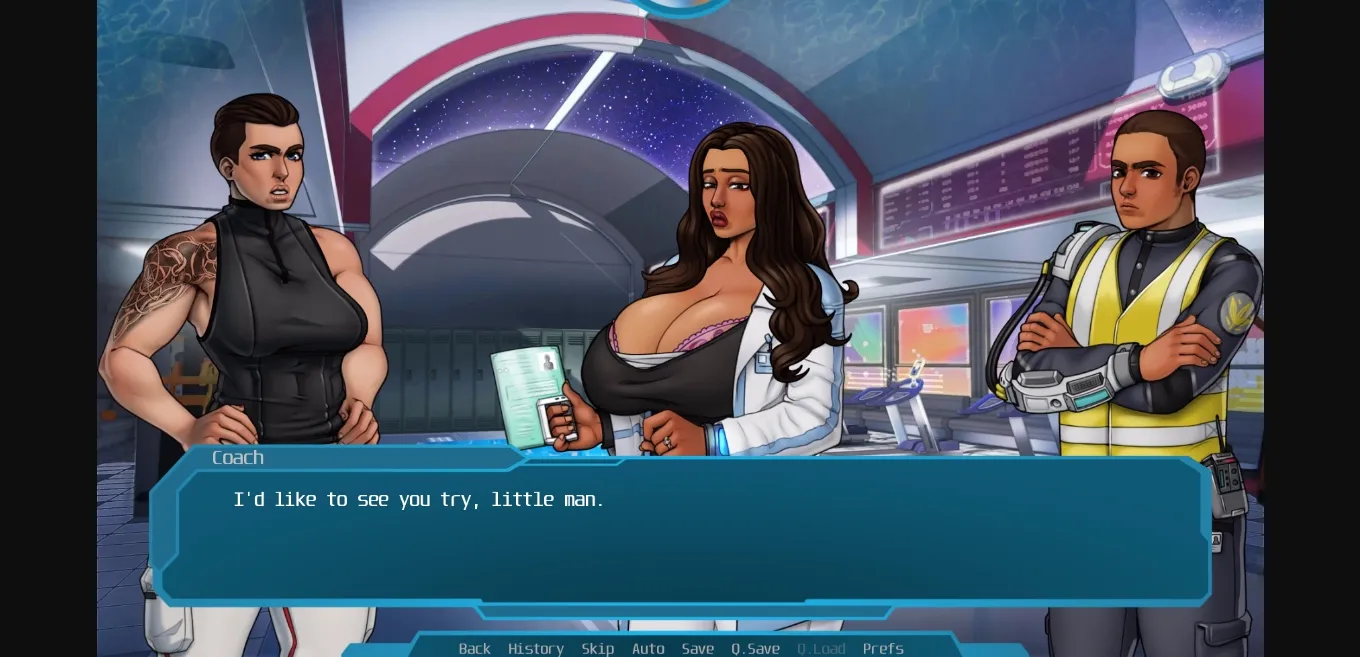Screen dimensions: 1360x657
Task: Click Q.Save to quick save
Action: coord(755,648)
